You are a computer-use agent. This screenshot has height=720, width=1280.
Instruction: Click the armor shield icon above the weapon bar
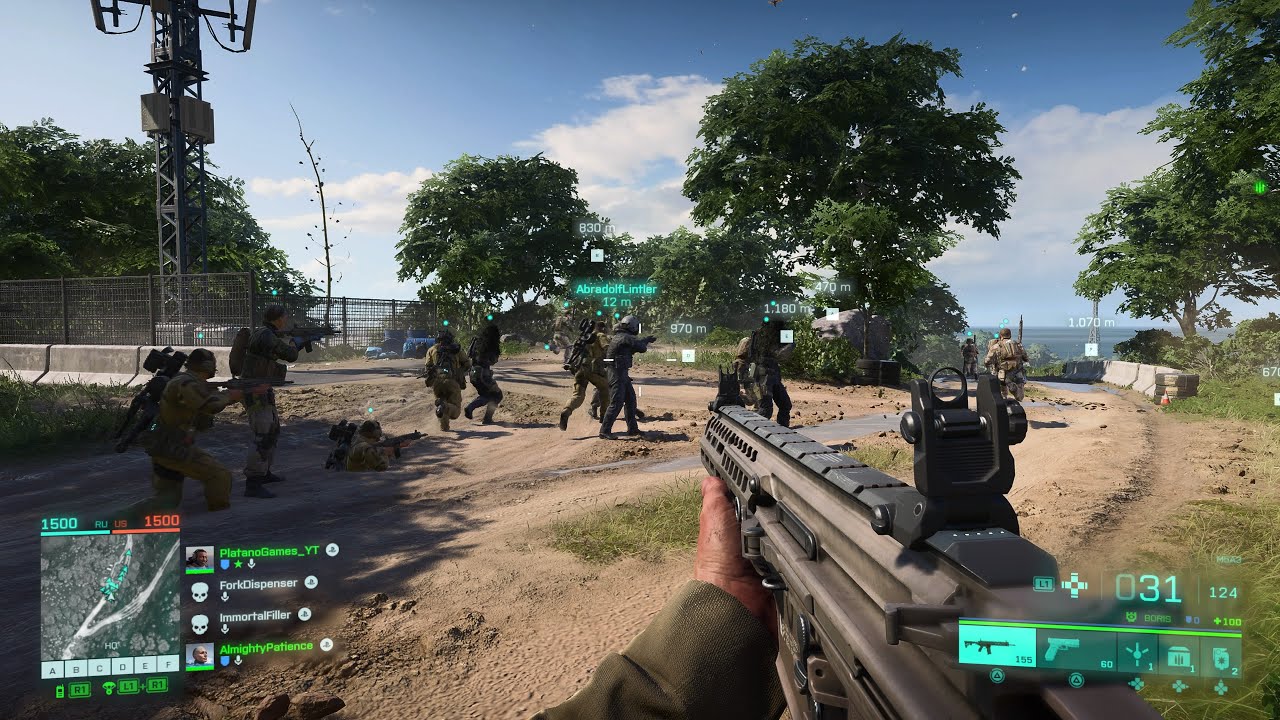(x=1190, y=619)
